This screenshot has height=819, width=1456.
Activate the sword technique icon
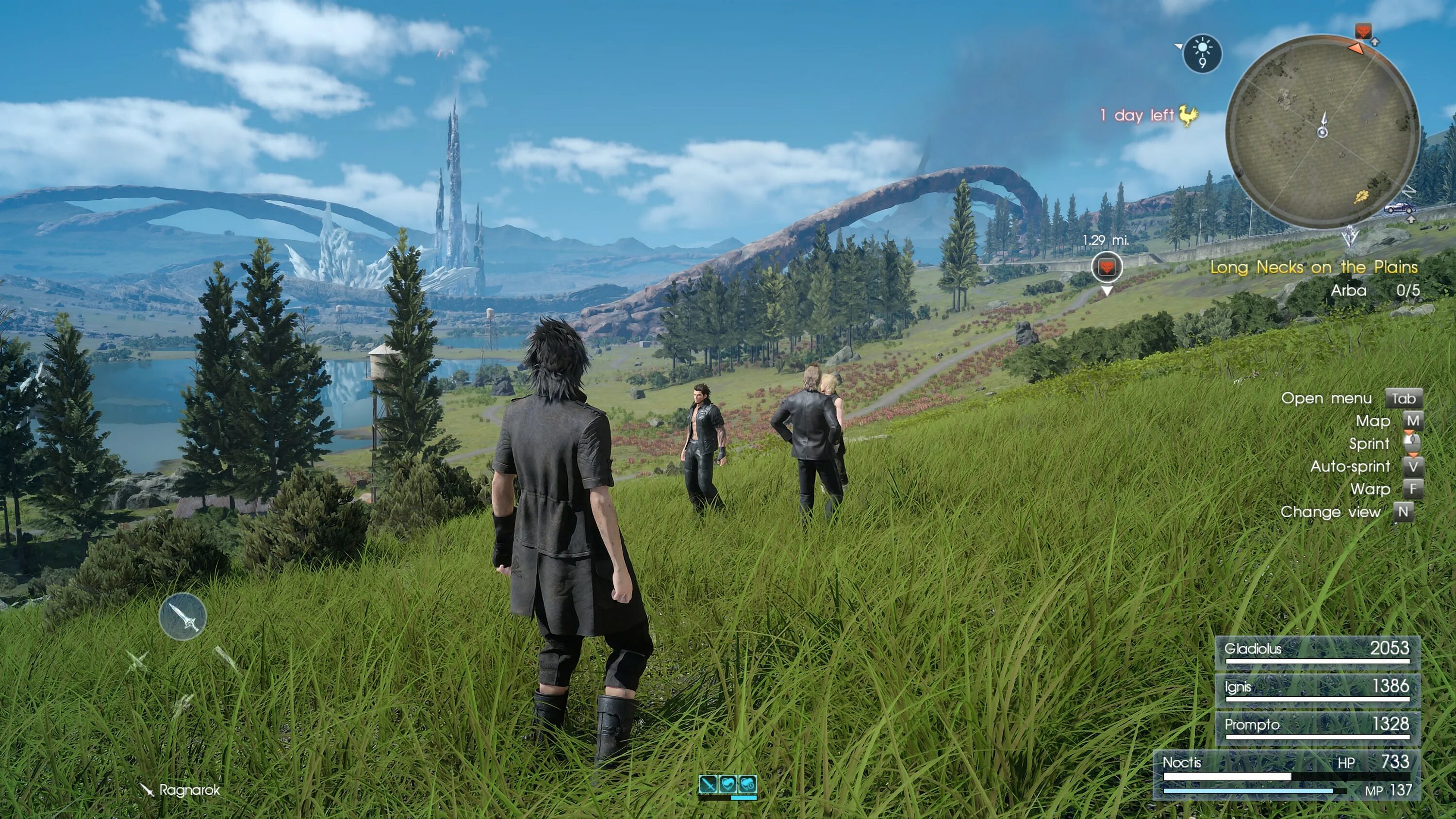(x=708, y=784)
